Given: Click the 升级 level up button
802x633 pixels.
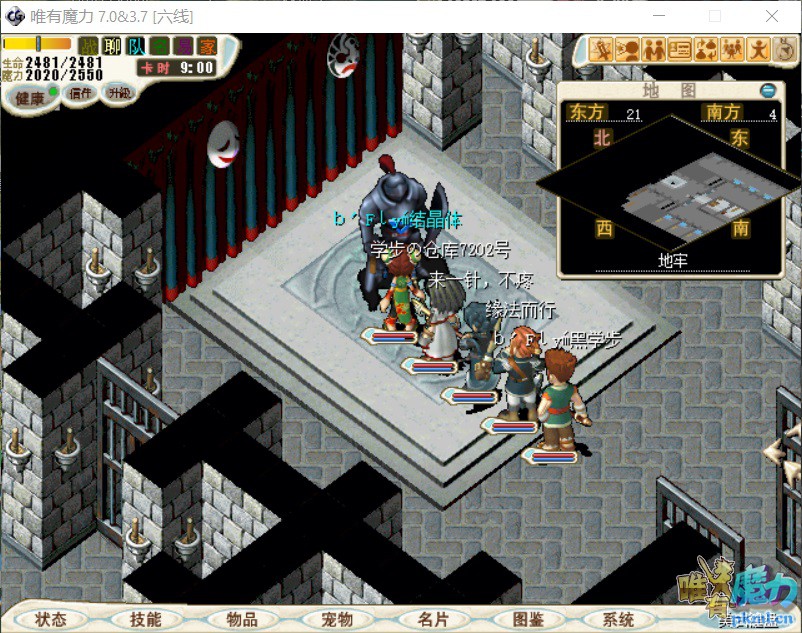Looking at the screenshot, I should 119,93.
